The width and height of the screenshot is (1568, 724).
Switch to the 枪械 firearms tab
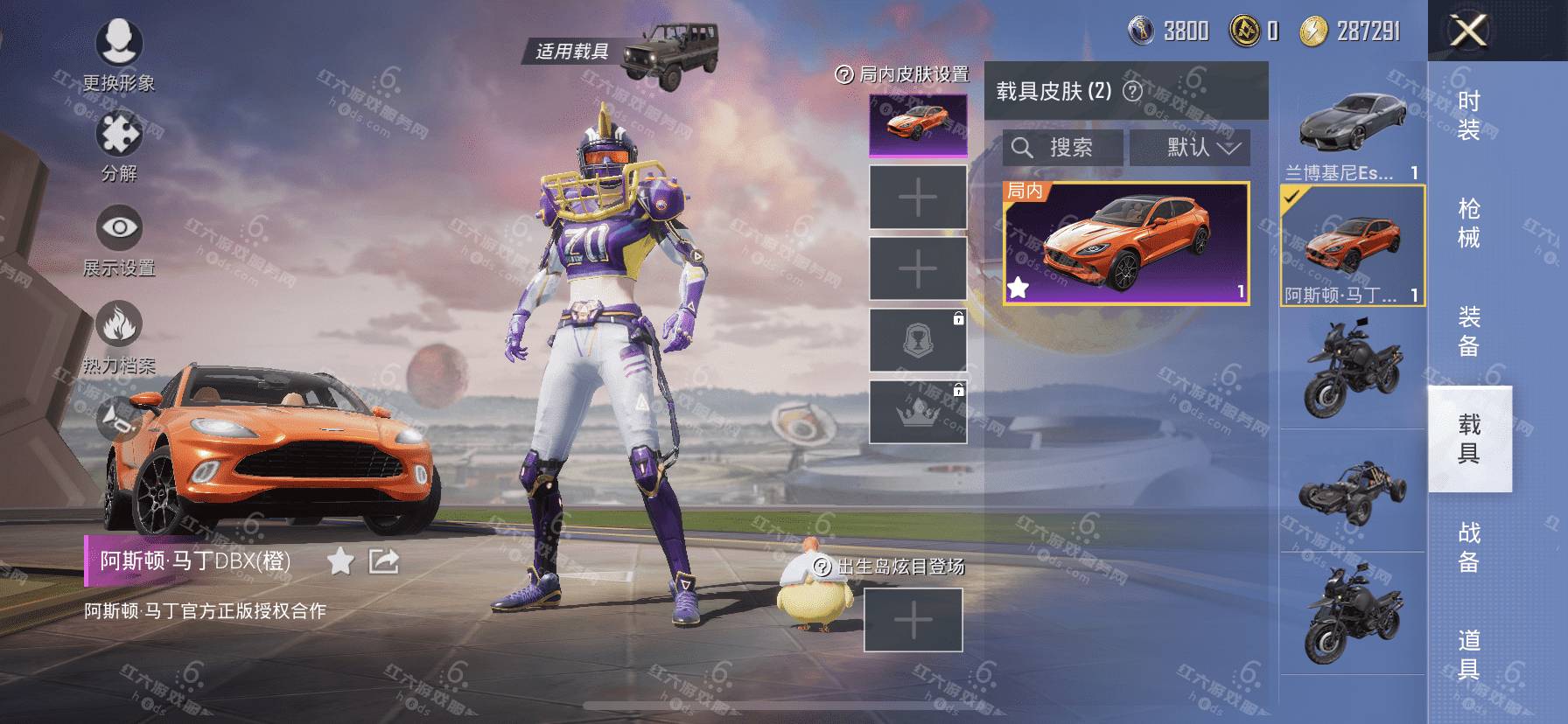pos(1469,223)
